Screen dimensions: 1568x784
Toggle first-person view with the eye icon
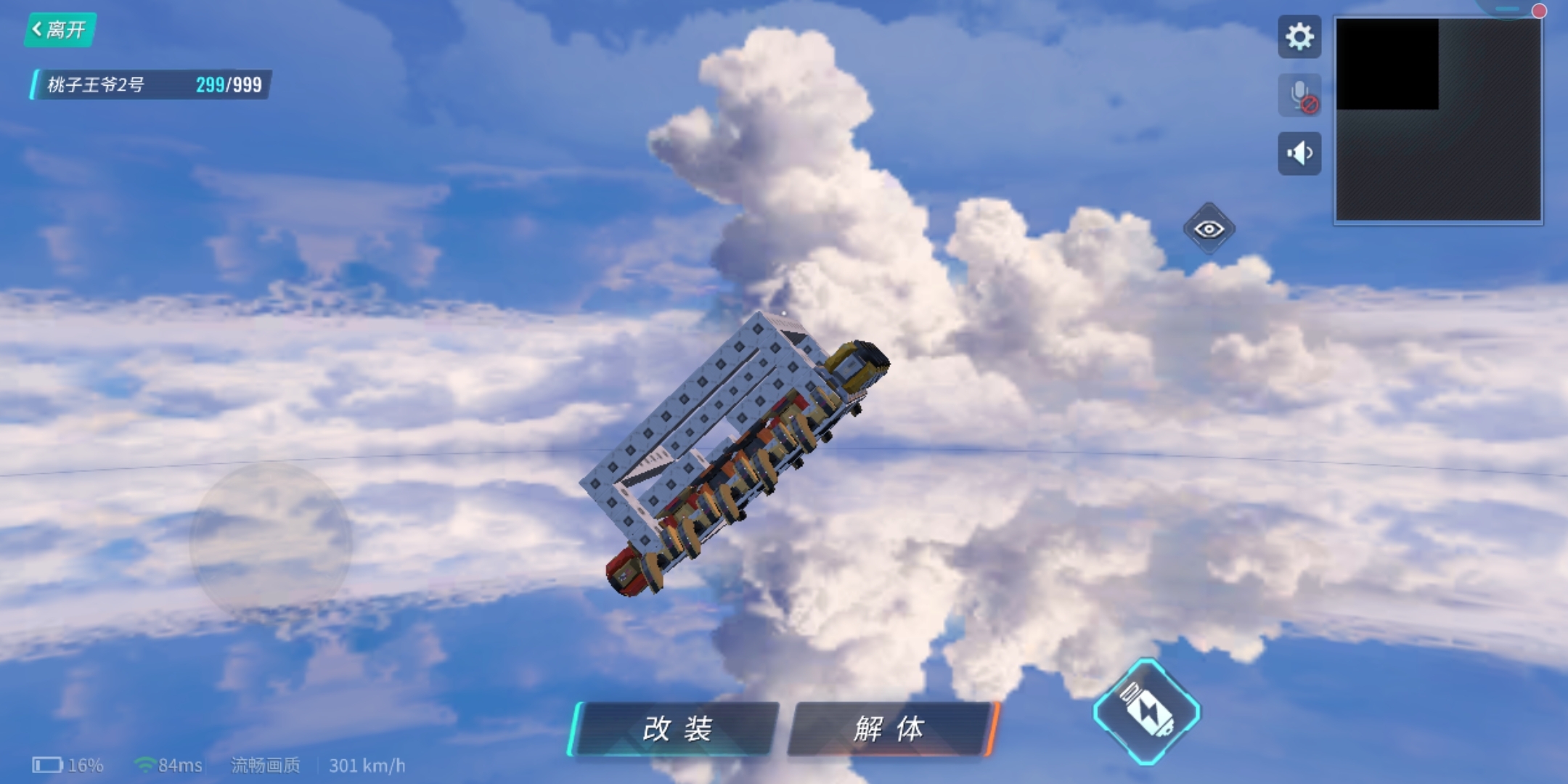tap(1211, 229)
